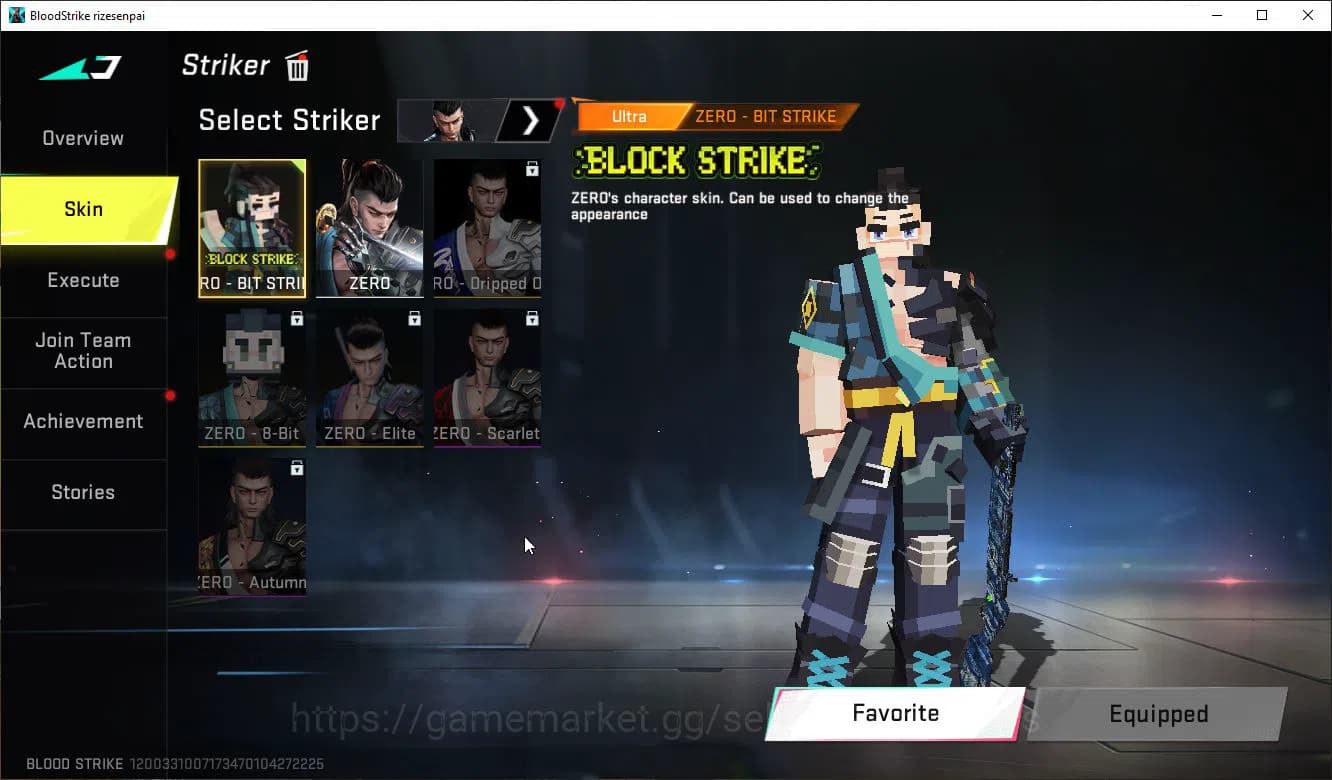Click the lock icon on ZERO - Dripped skin
The height and width of the screenshot is (780, 1332).
[531, 167]
